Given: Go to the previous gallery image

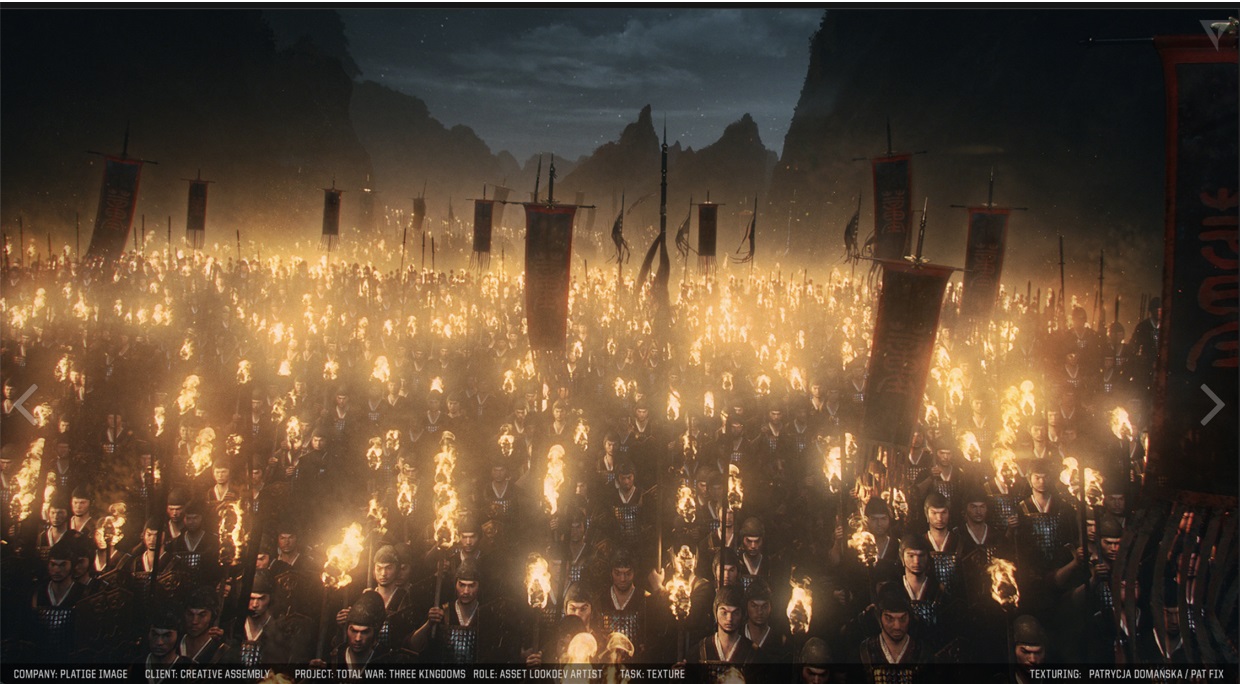Looking at the screenshot, I should click(25, 403).
